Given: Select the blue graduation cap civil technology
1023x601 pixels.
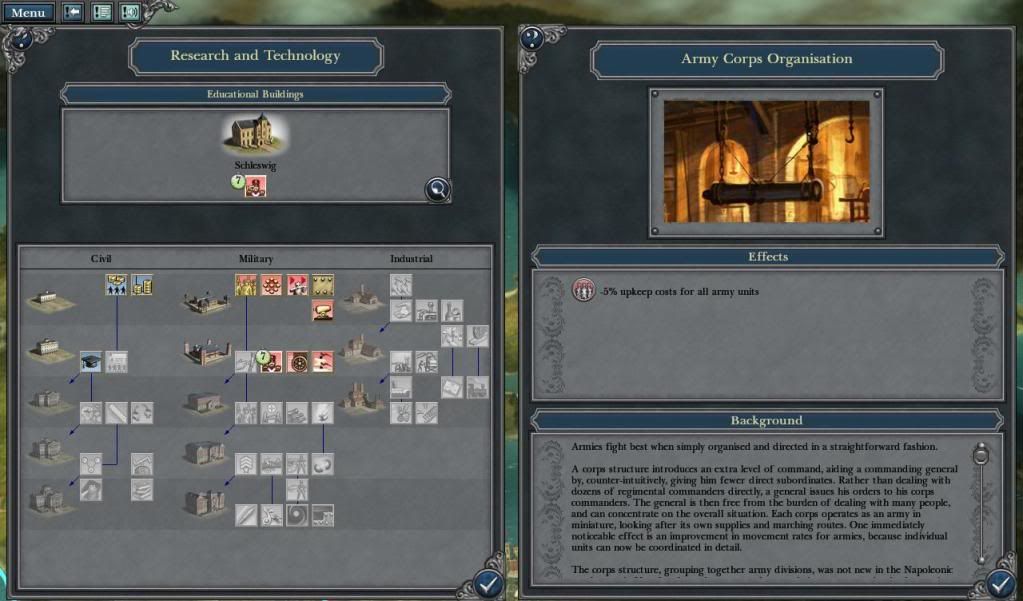Looking at the screenshot, I should (x=91, y=361).
